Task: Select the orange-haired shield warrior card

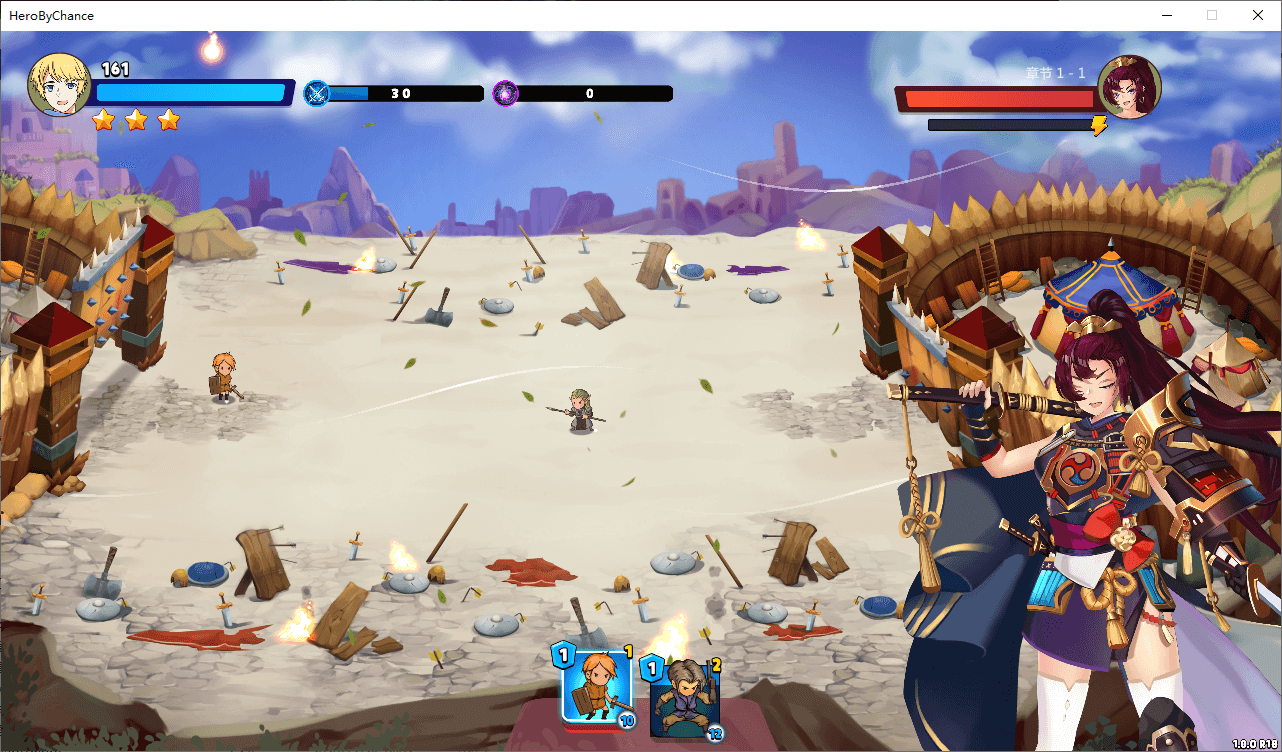Action: pyautogui.click(x=595, y=686)
